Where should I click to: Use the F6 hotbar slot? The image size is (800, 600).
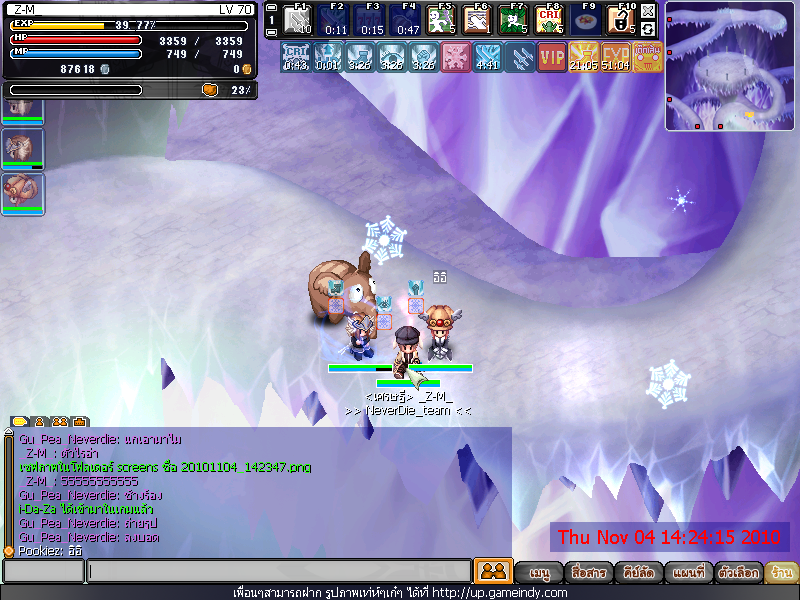(477, 20)
